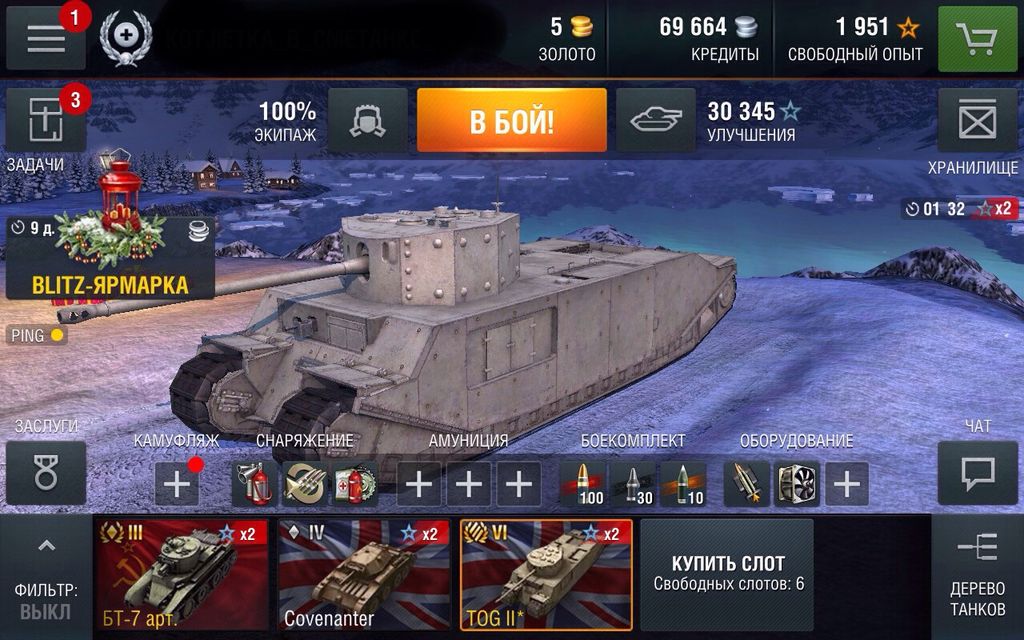
Task: Select the first aid kit consumable slot
Action: (x=353, y=484)
